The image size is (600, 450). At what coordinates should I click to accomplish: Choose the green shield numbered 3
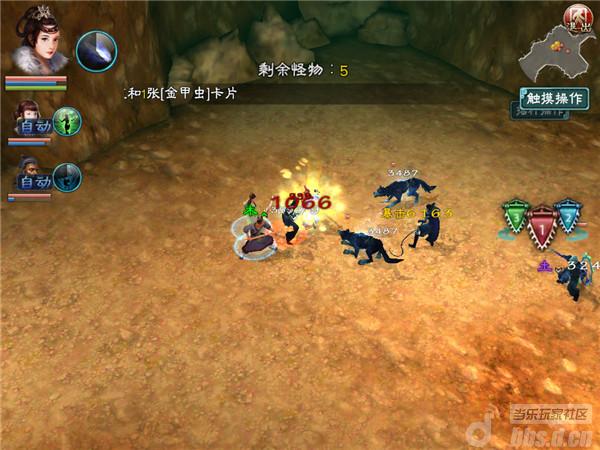(x=514, y=217)
